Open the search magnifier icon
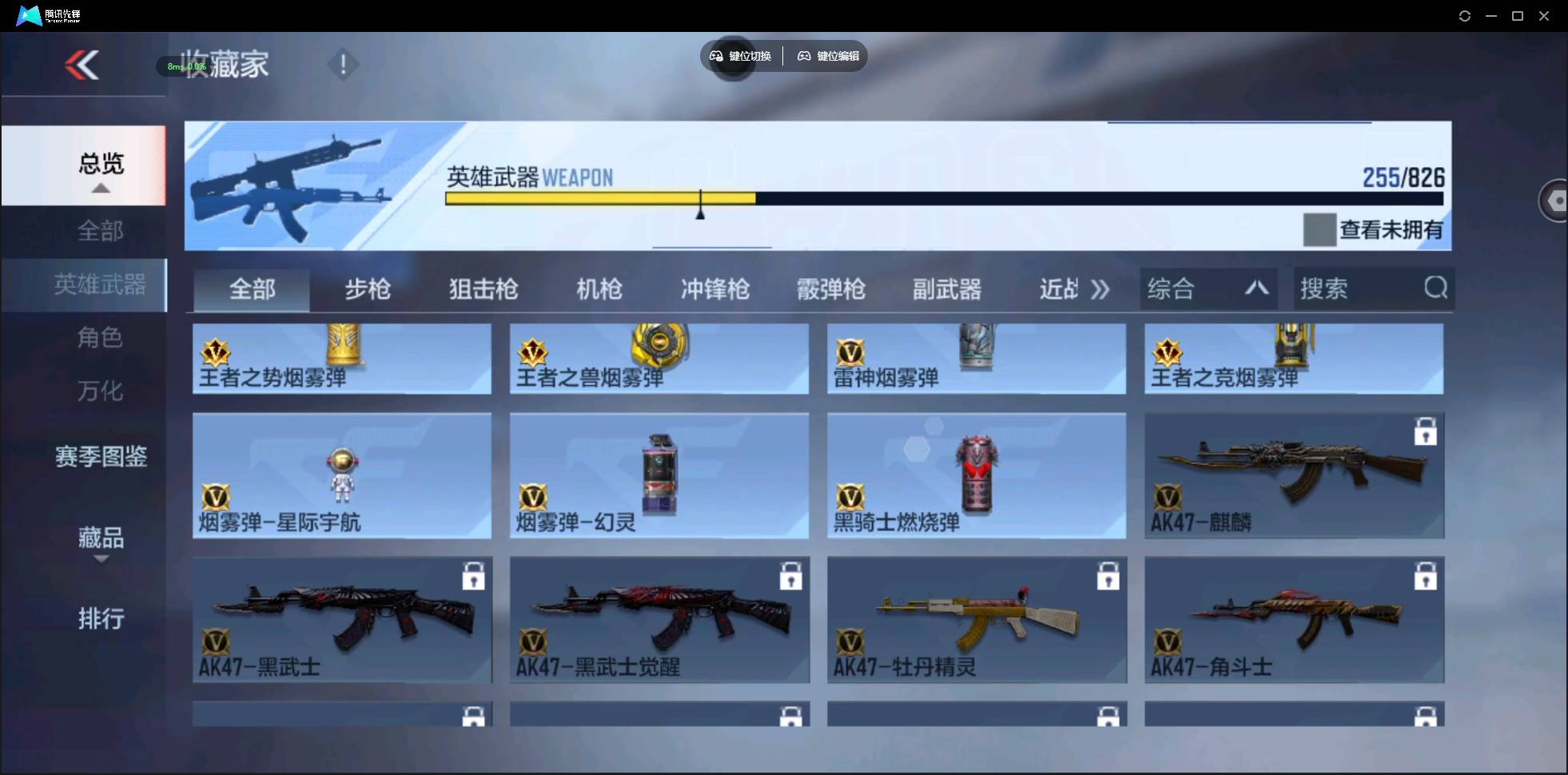 [1435, 288]
